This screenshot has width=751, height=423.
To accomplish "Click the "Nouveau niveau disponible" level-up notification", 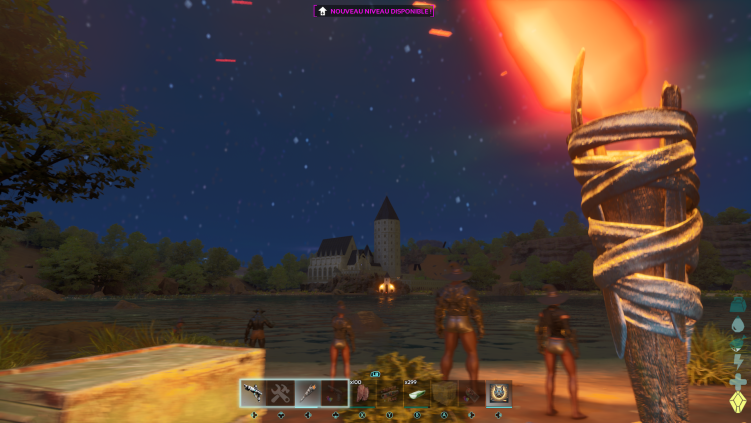I will pyautogui.click(x=374, y=11).
